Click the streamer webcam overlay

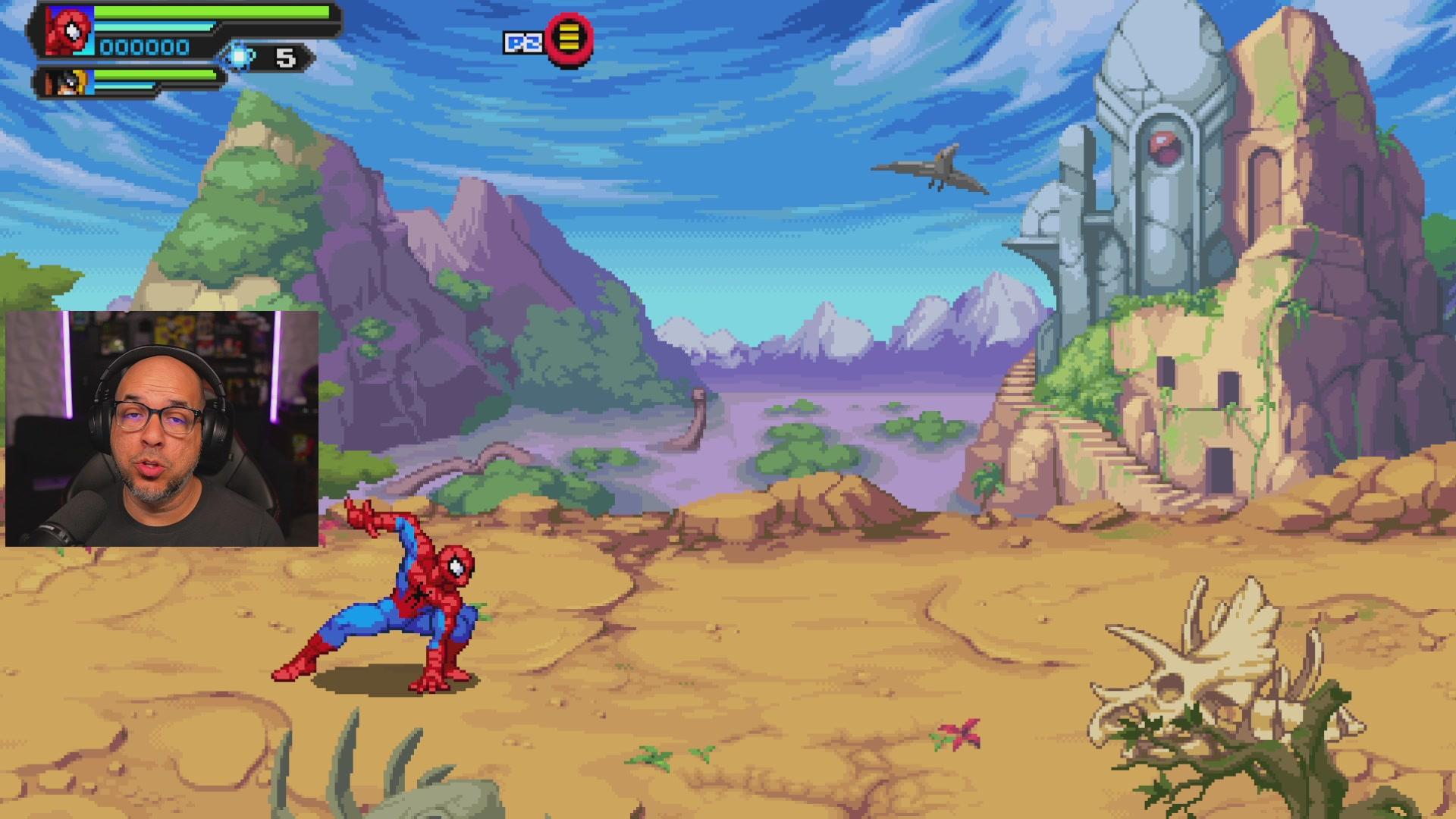(162, 428)
